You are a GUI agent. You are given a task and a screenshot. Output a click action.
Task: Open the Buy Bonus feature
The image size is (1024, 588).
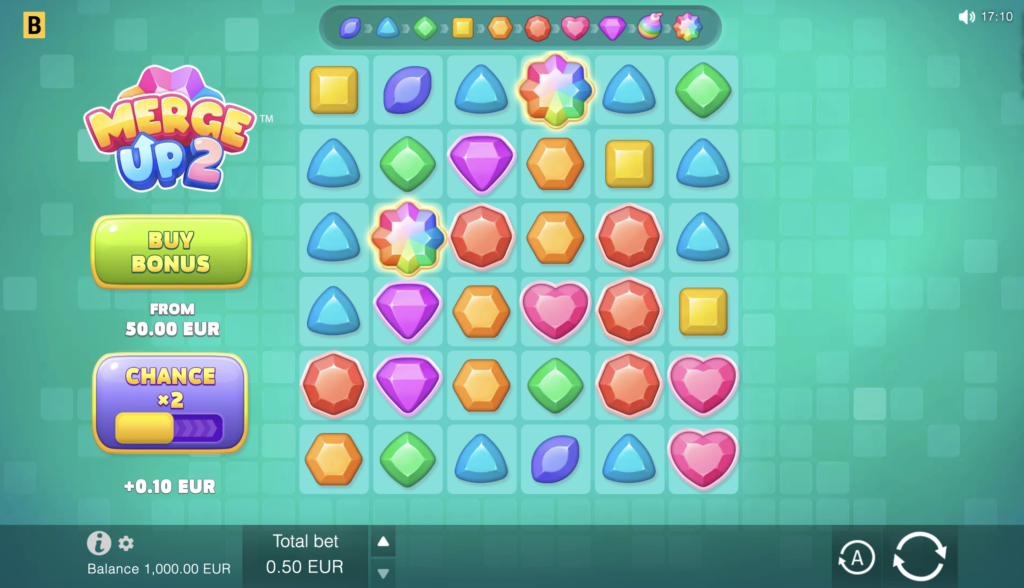tap(170, 251)
